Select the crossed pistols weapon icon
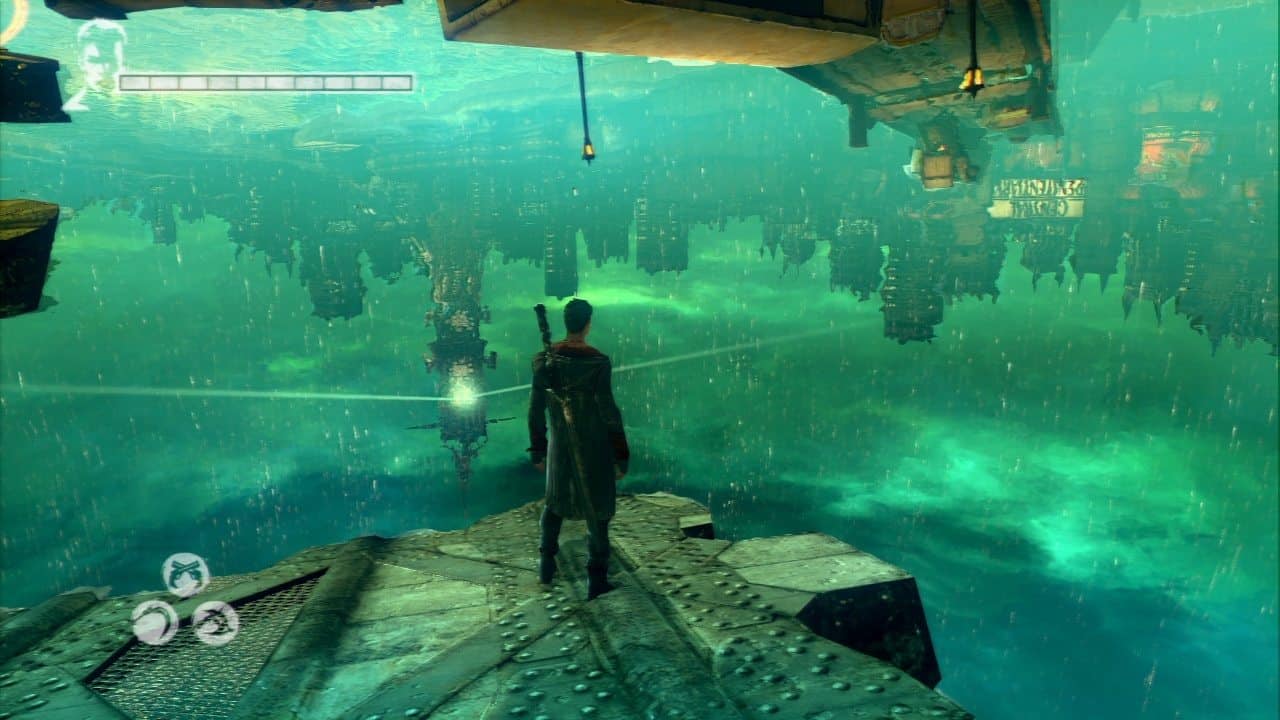1280x720 pixels. click(186, 575)
